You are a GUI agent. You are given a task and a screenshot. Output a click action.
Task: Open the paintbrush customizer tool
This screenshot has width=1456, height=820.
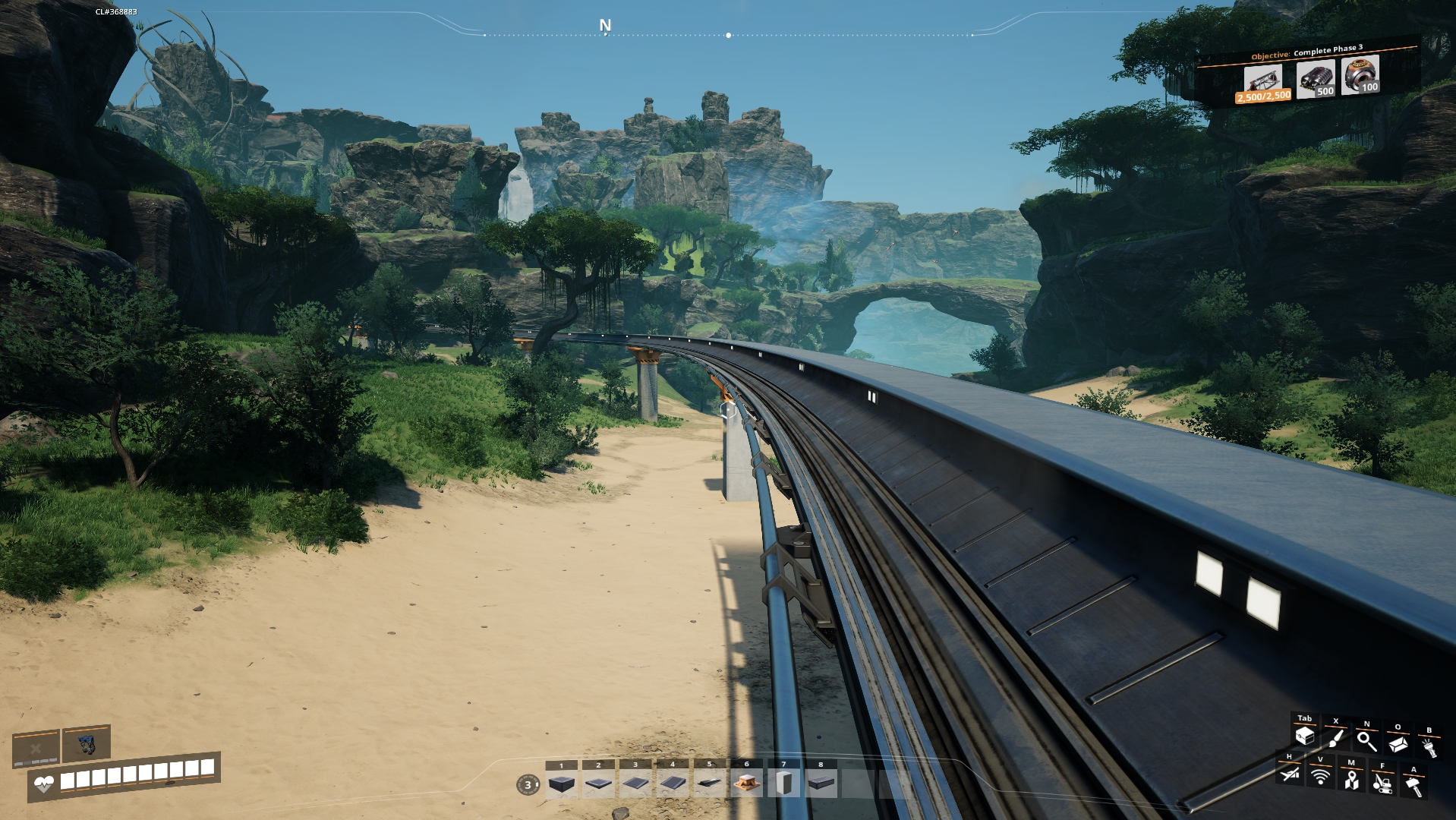tap(1335, 739)
